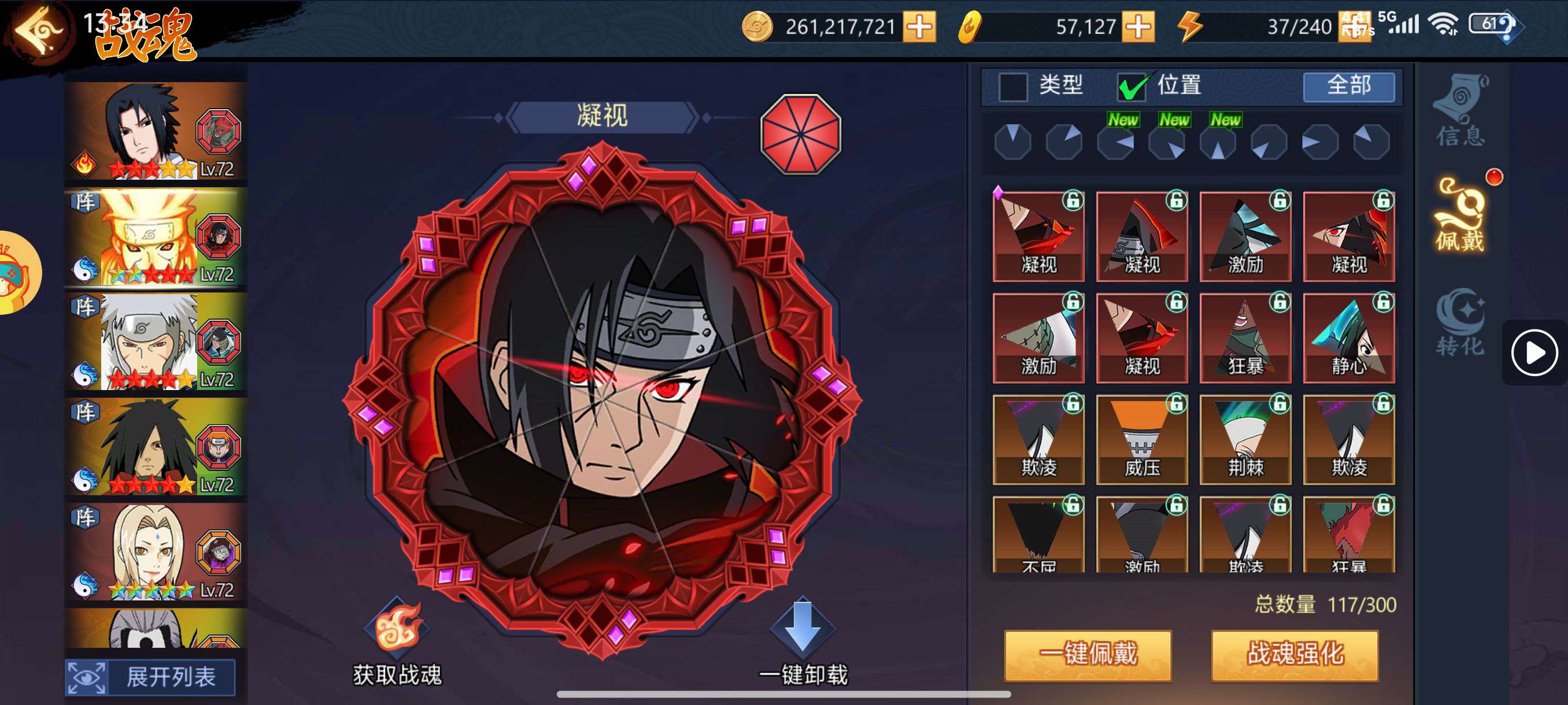Add more gold coins with plus button

tap(919, 27)
